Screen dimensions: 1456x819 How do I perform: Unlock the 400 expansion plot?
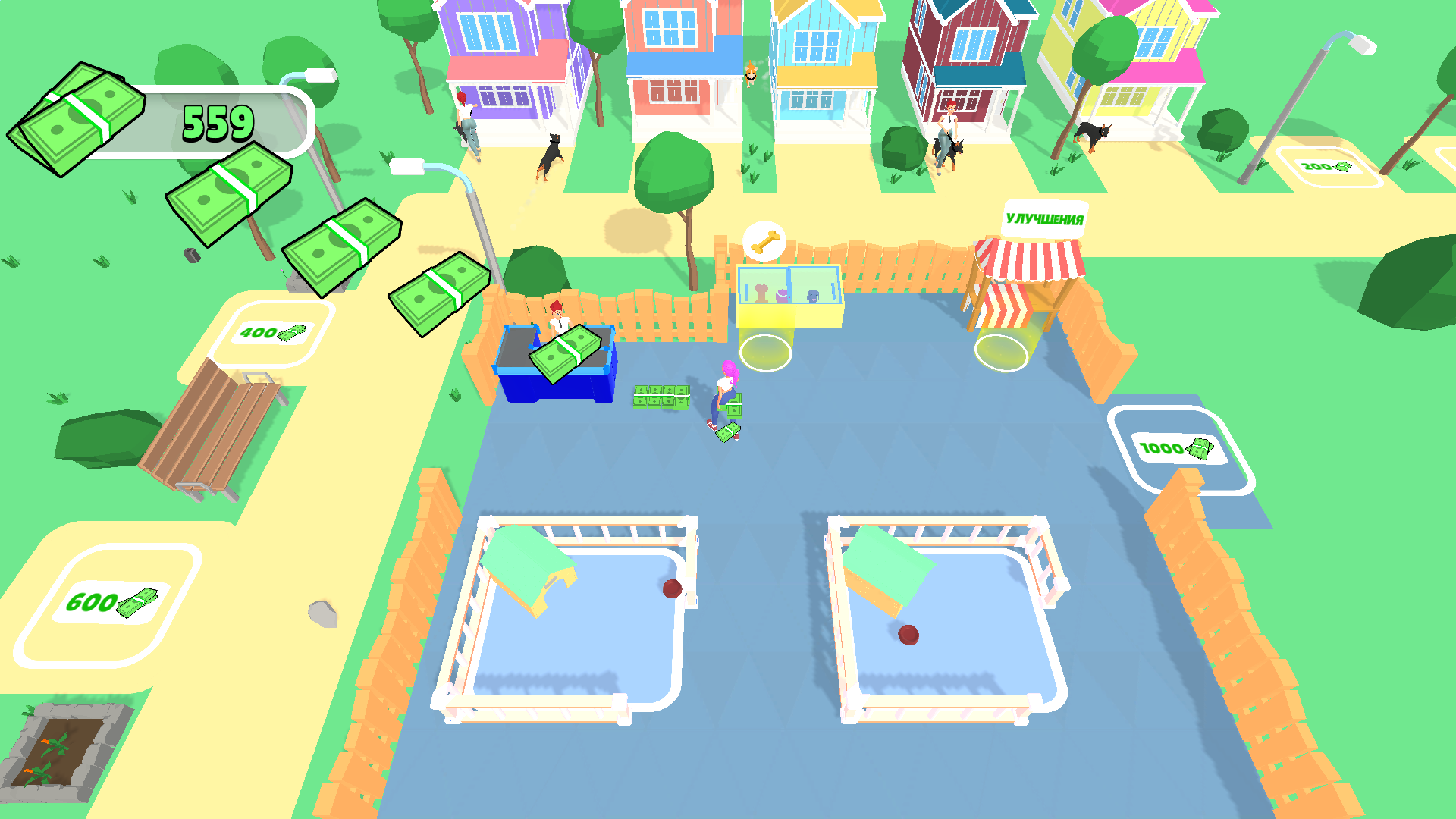point(273,332)
